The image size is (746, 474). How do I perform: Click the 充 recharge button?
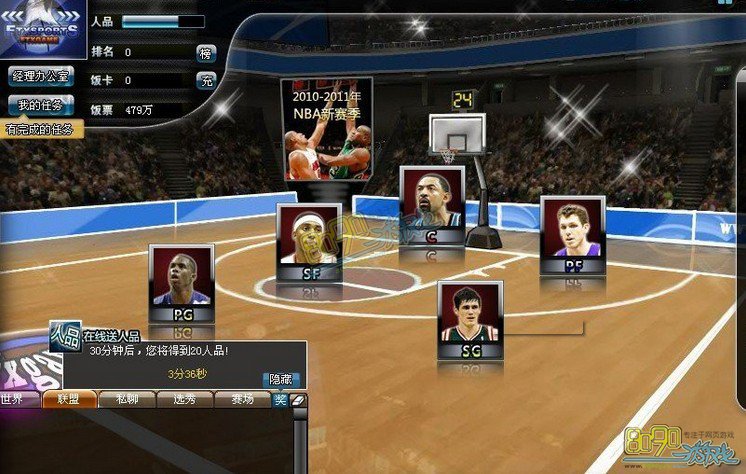pyautogui.click(x=206, y=81)
